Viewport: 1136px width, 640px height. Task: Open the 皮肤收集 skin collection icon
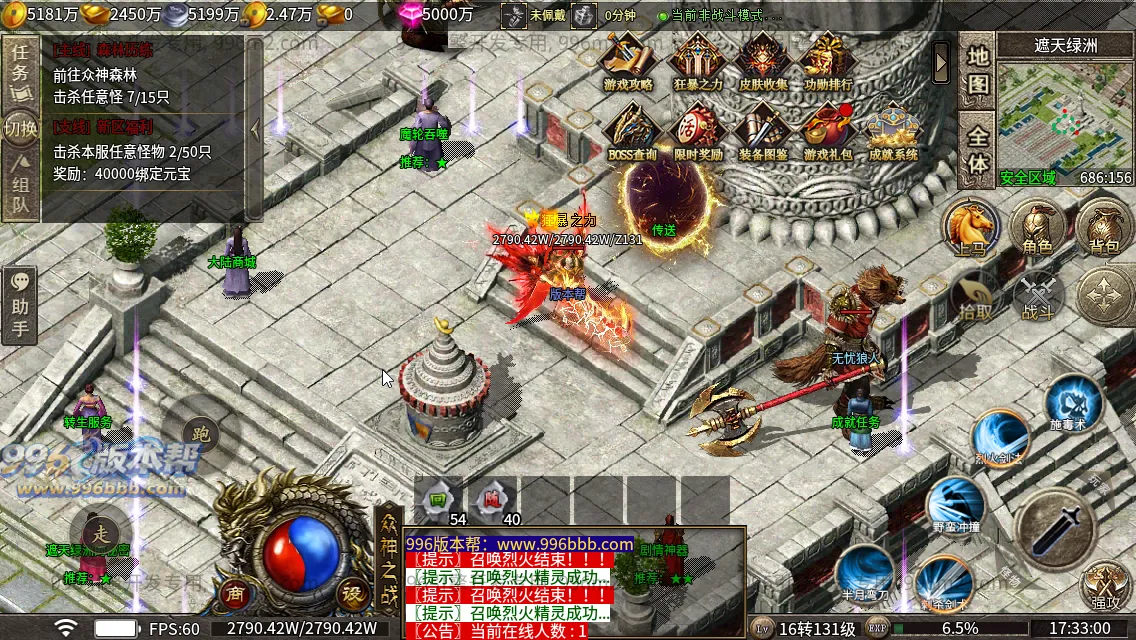click(x=763, y=61)
